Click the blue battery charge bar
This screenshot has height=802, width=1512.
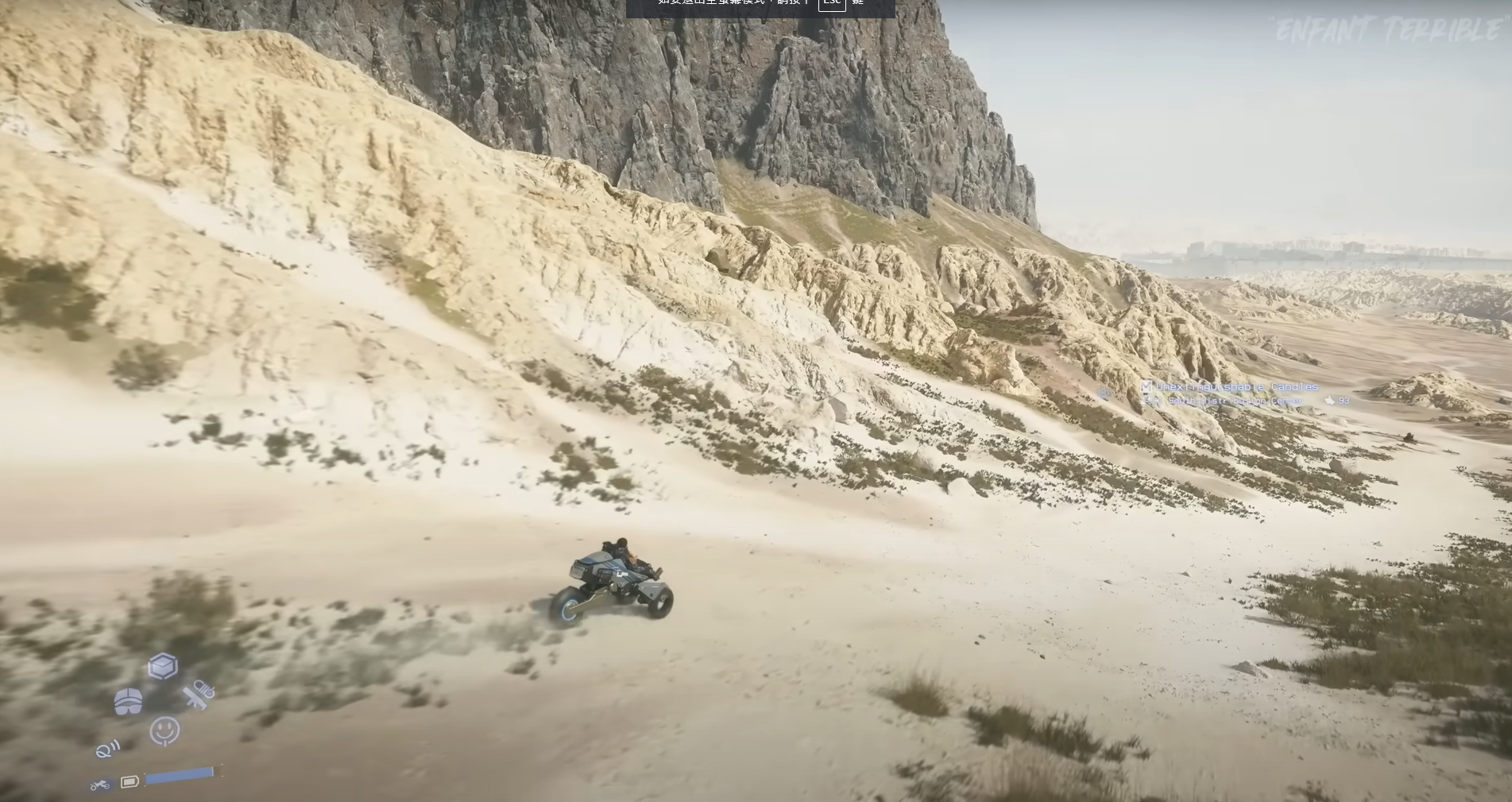[178, 774]
